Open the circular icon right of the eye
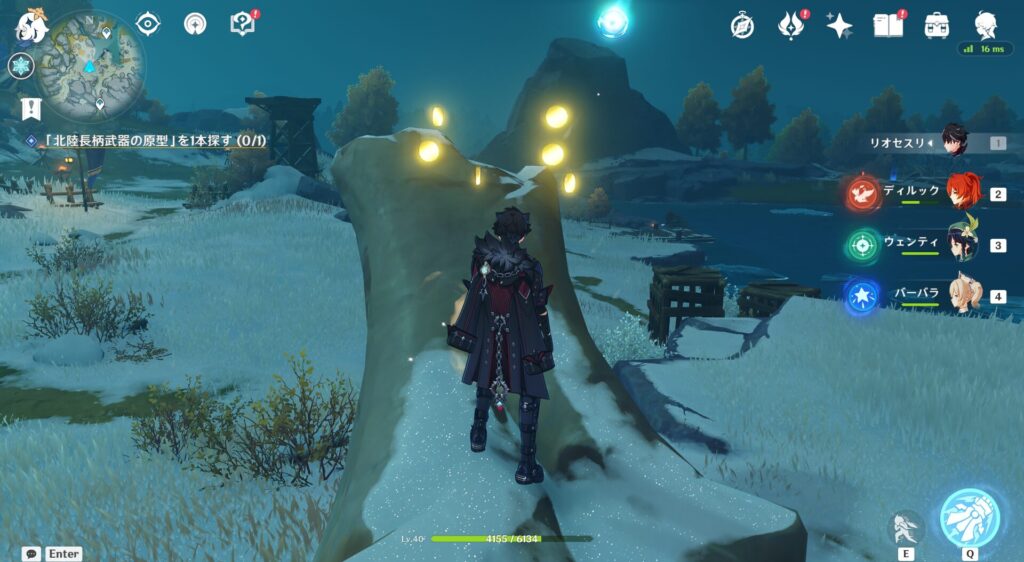This screenshot has width=1024, height=562. 194,23
